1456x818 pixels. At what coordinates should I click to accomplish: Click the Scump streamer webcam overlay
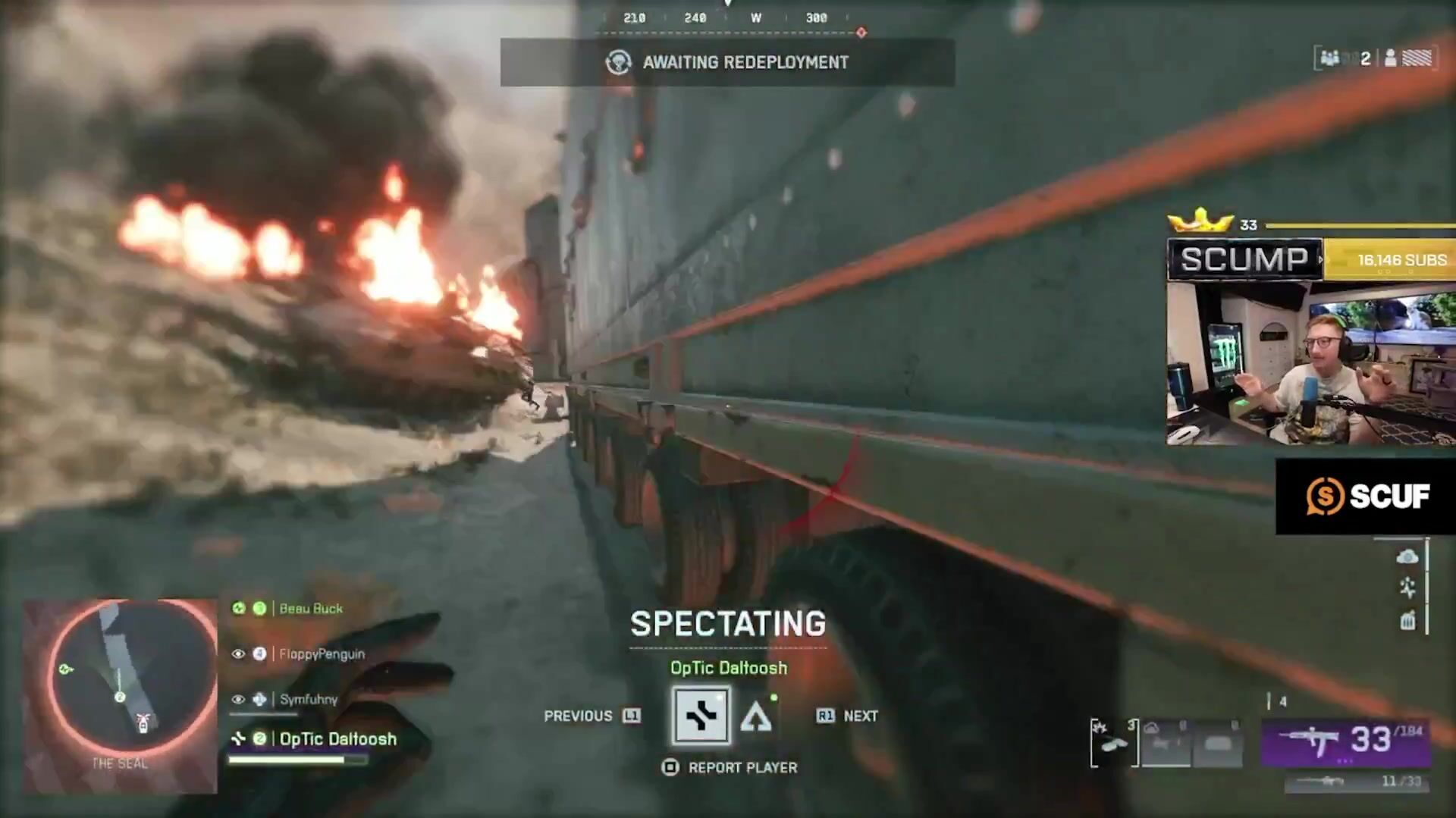(1310, 362)
